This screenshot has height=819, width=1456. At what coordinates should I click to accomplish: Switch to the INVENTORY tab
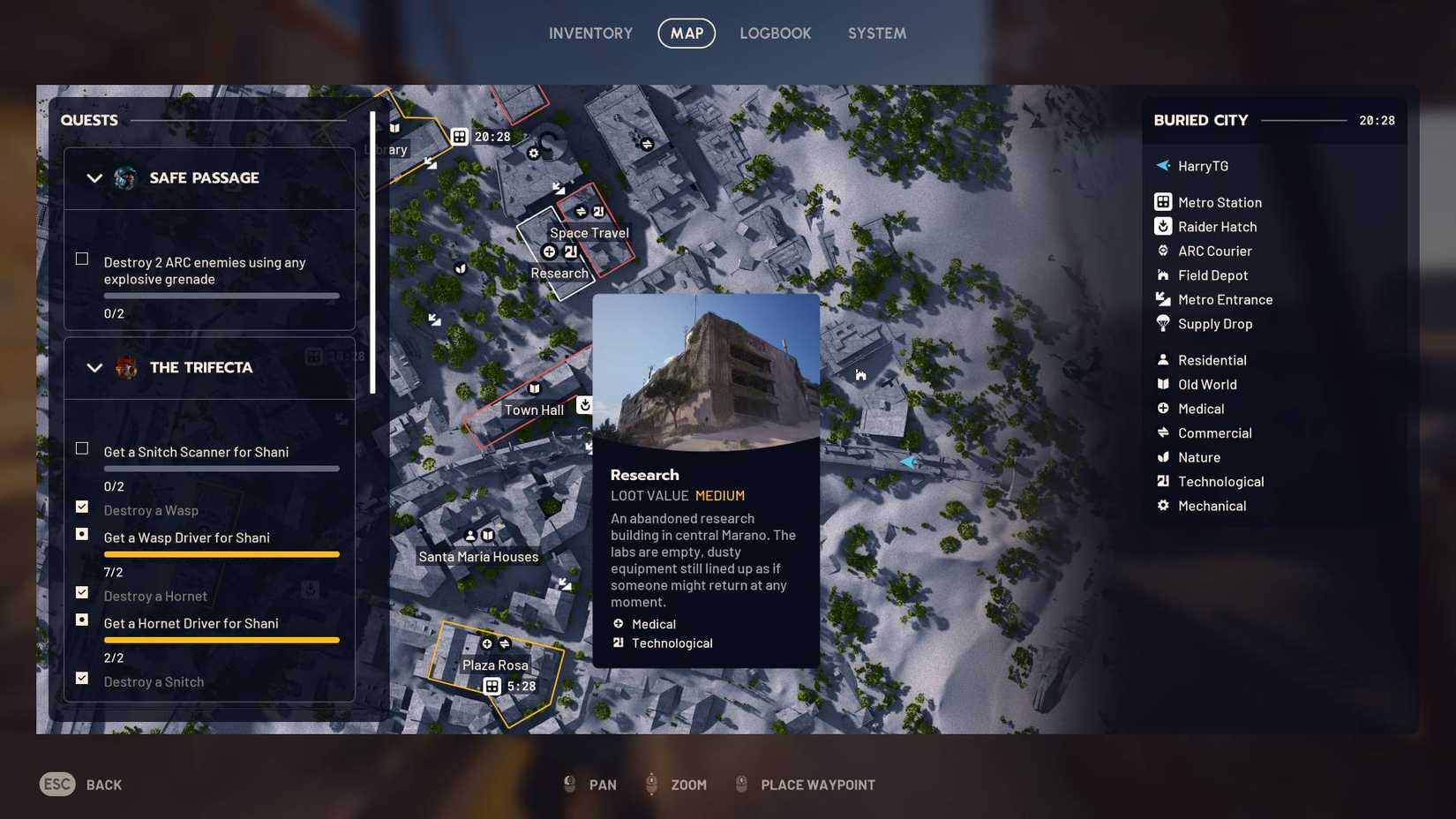(x=590, y=33)
